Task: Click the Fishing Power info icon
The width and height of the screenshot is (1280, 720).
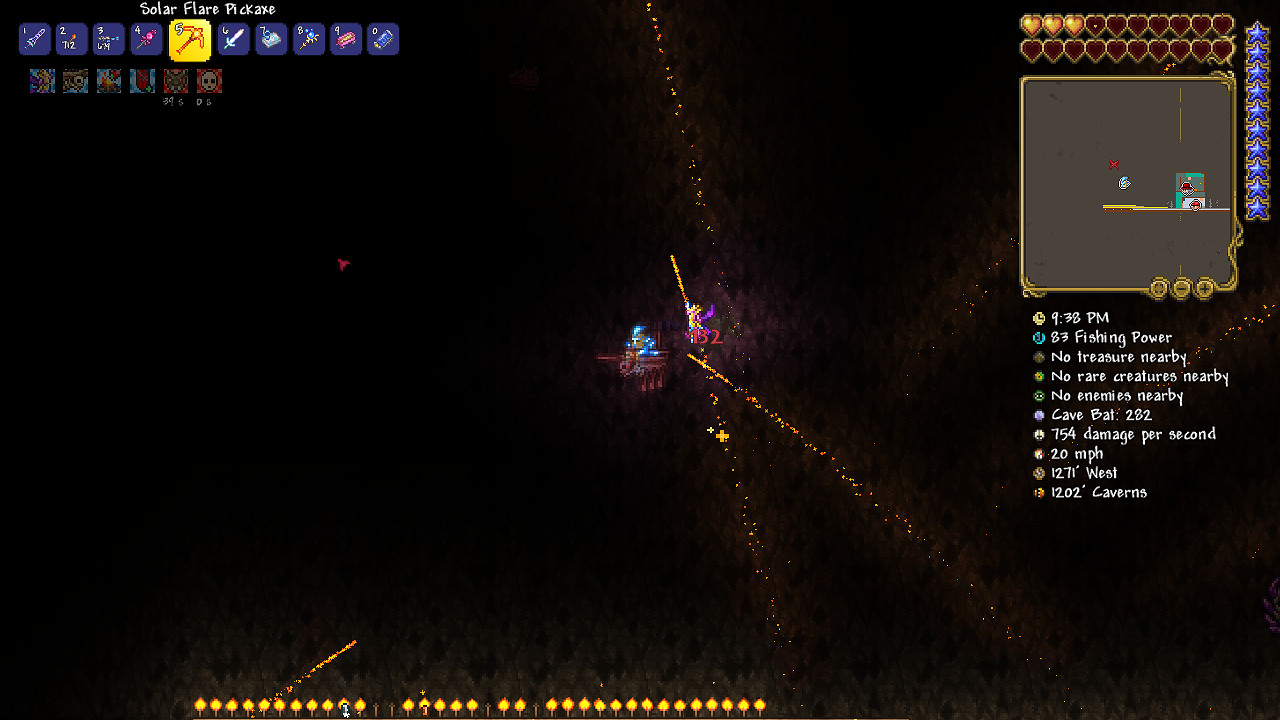Action: [x=1040, y=338]
